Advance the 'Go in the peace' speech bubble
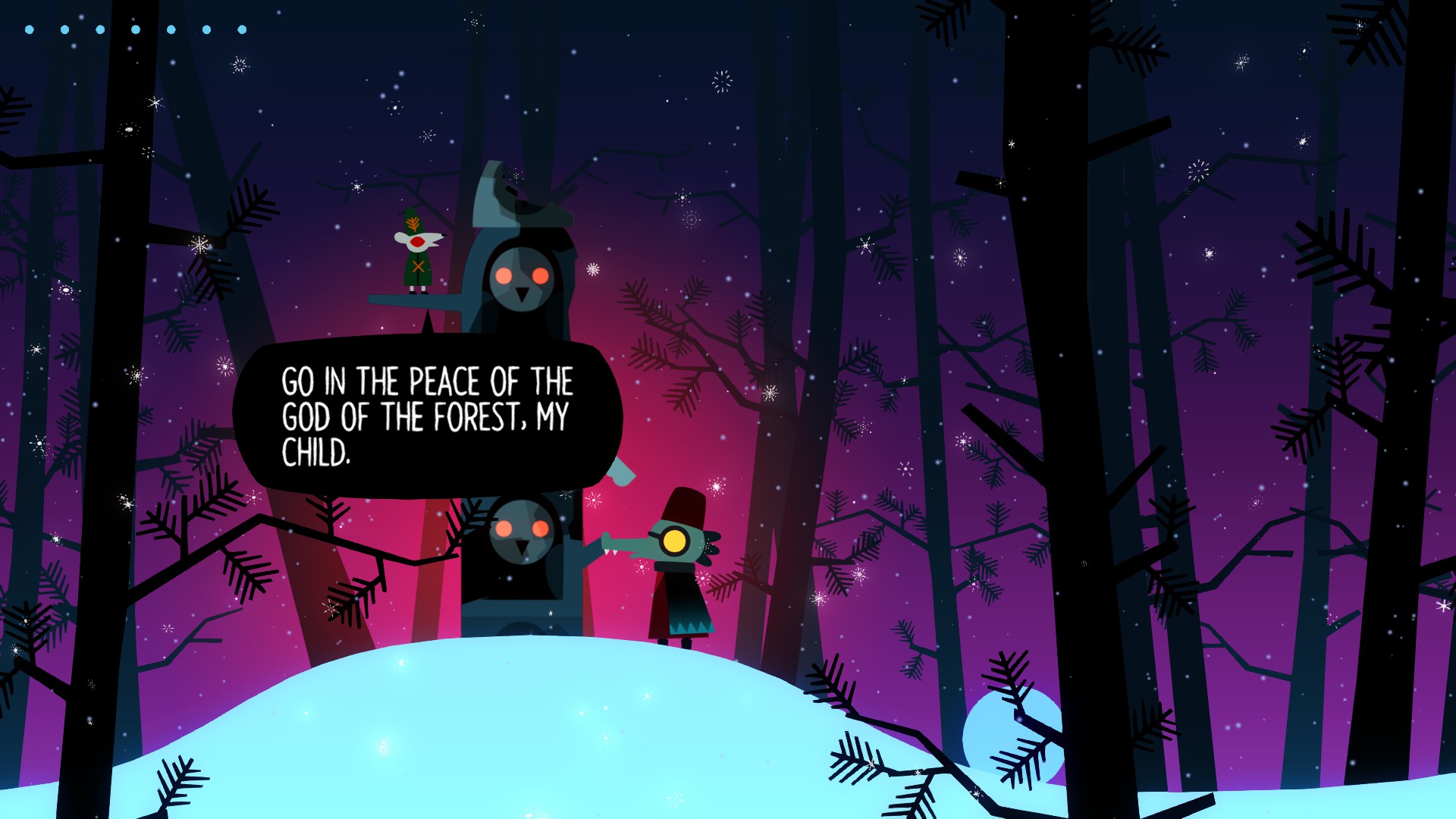Viewport: 1456px width, 819px height. click(x=427, y=416)
